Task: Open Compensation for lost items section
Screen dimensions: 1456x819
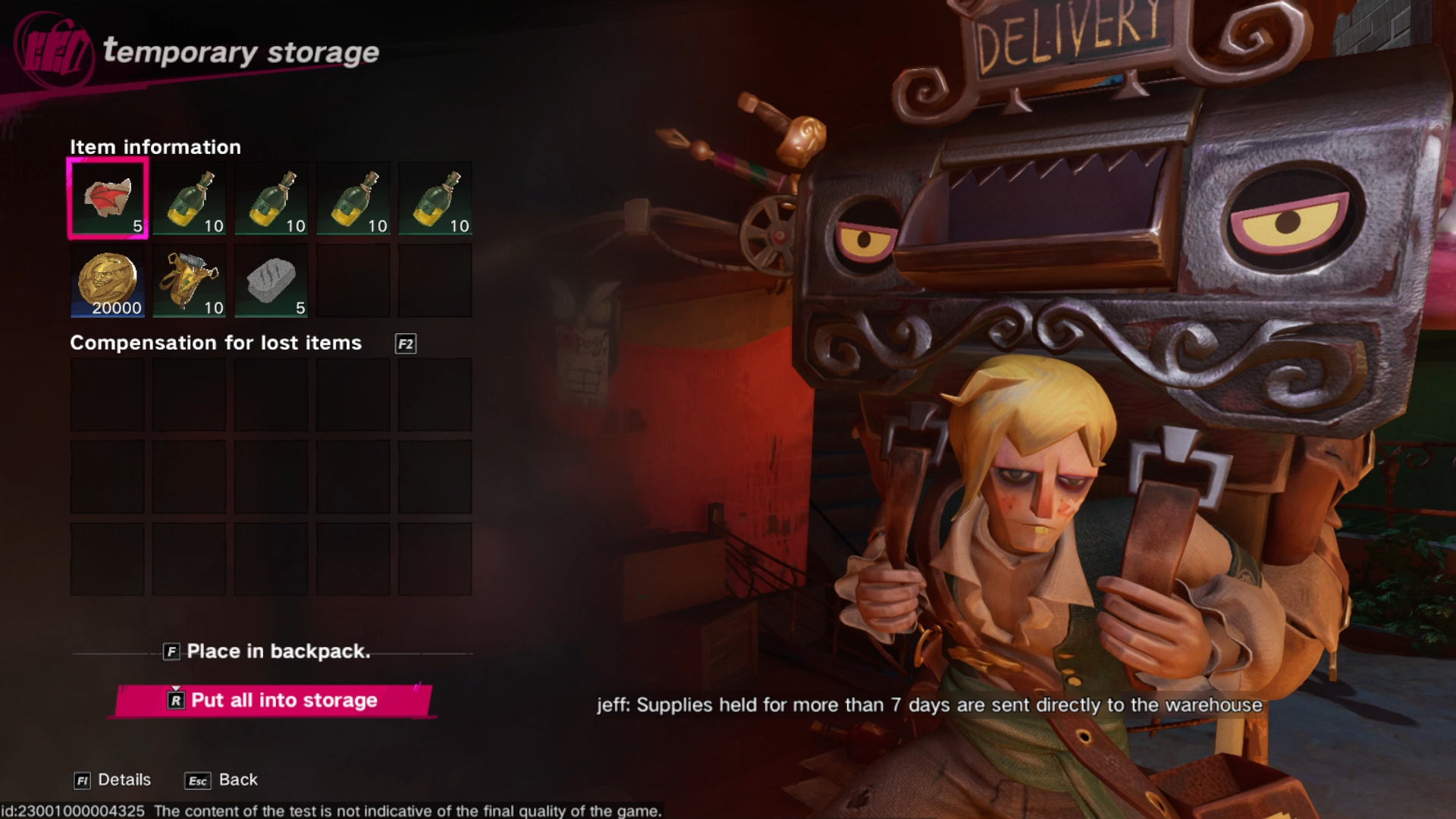Action: [406, 344]
